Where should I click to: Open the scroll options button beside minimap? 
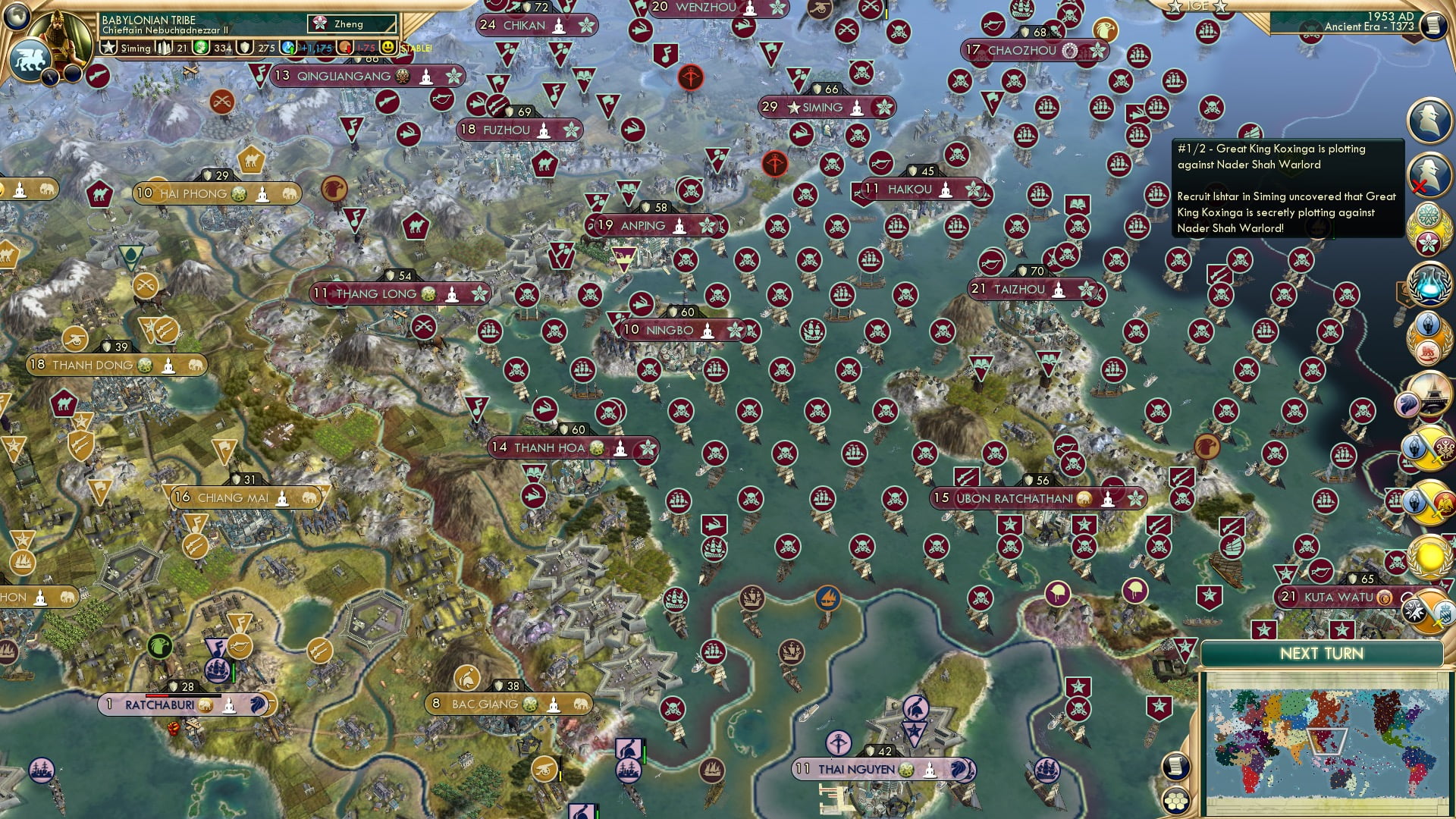(x=1175, y=766)
